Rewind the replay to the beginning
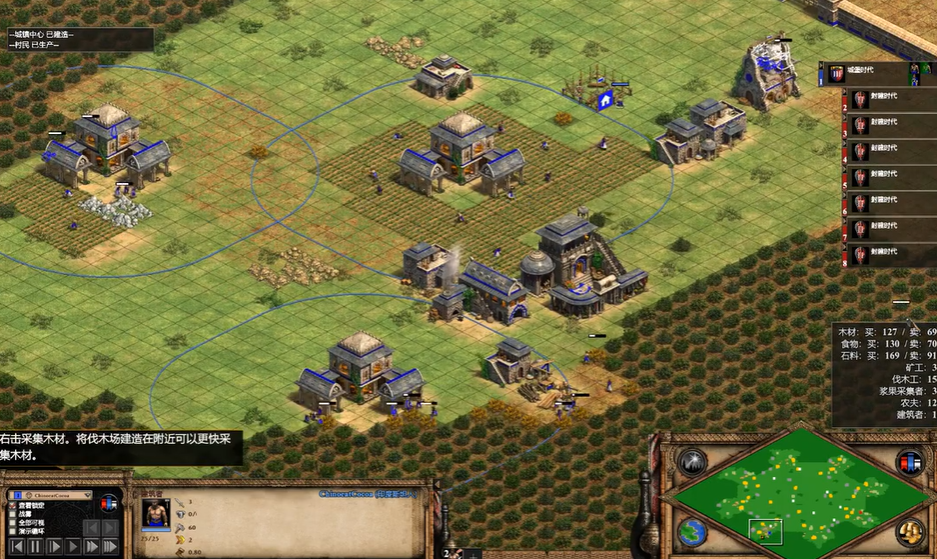 (16, 547)
